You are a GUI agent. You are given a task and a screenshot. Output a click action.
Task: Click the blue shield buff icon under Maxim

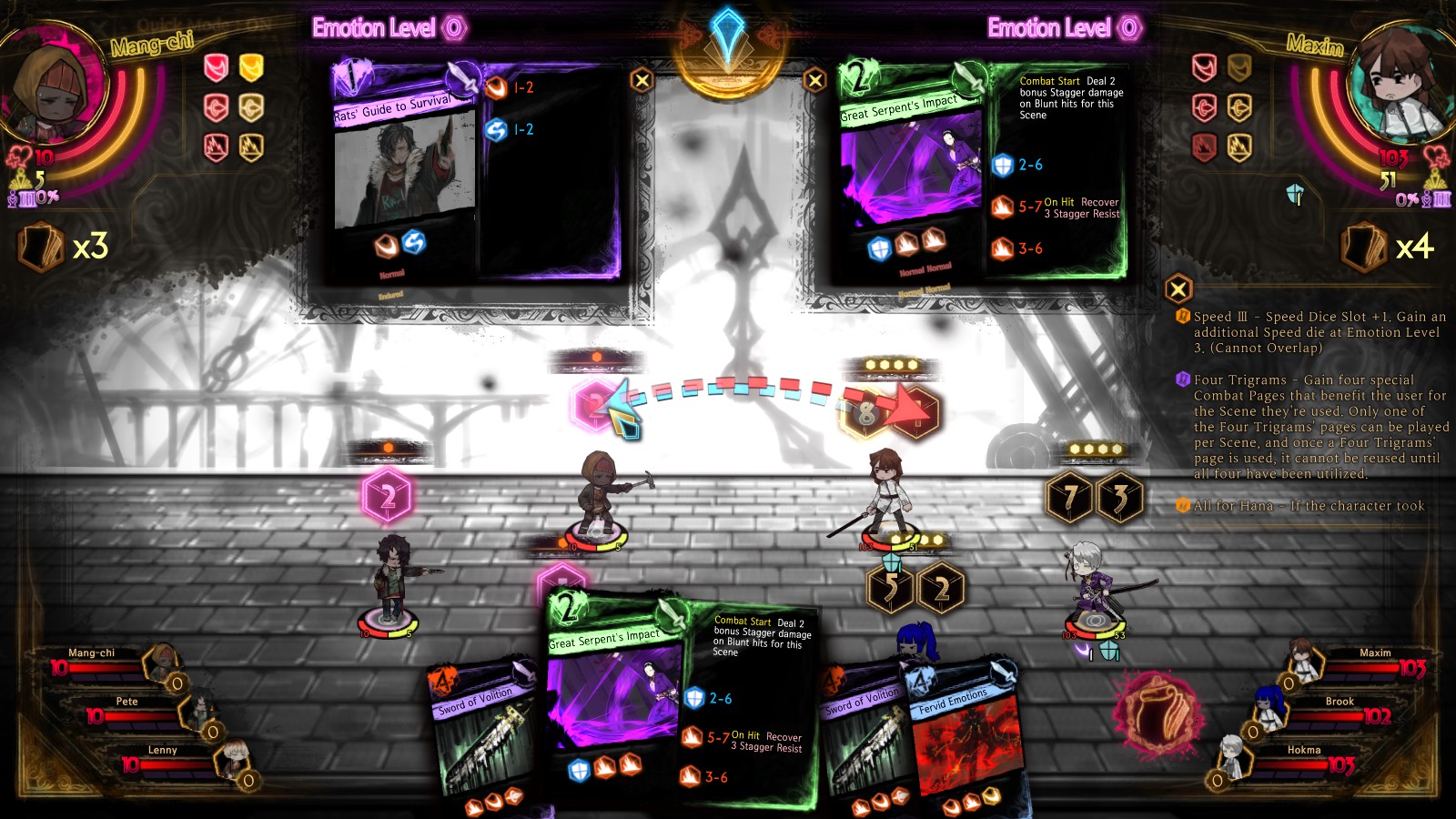pos(890,561)
